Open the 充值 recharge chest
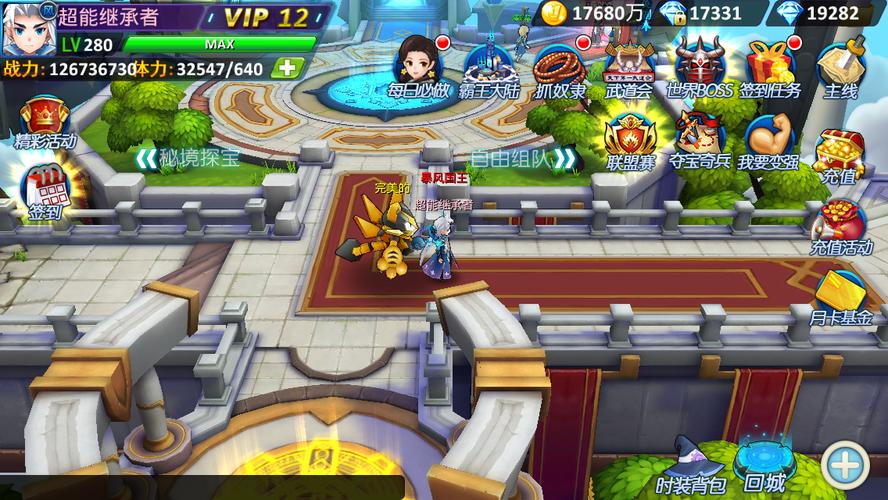The width and height of the screenshot is (888, 500). (840, 157)
